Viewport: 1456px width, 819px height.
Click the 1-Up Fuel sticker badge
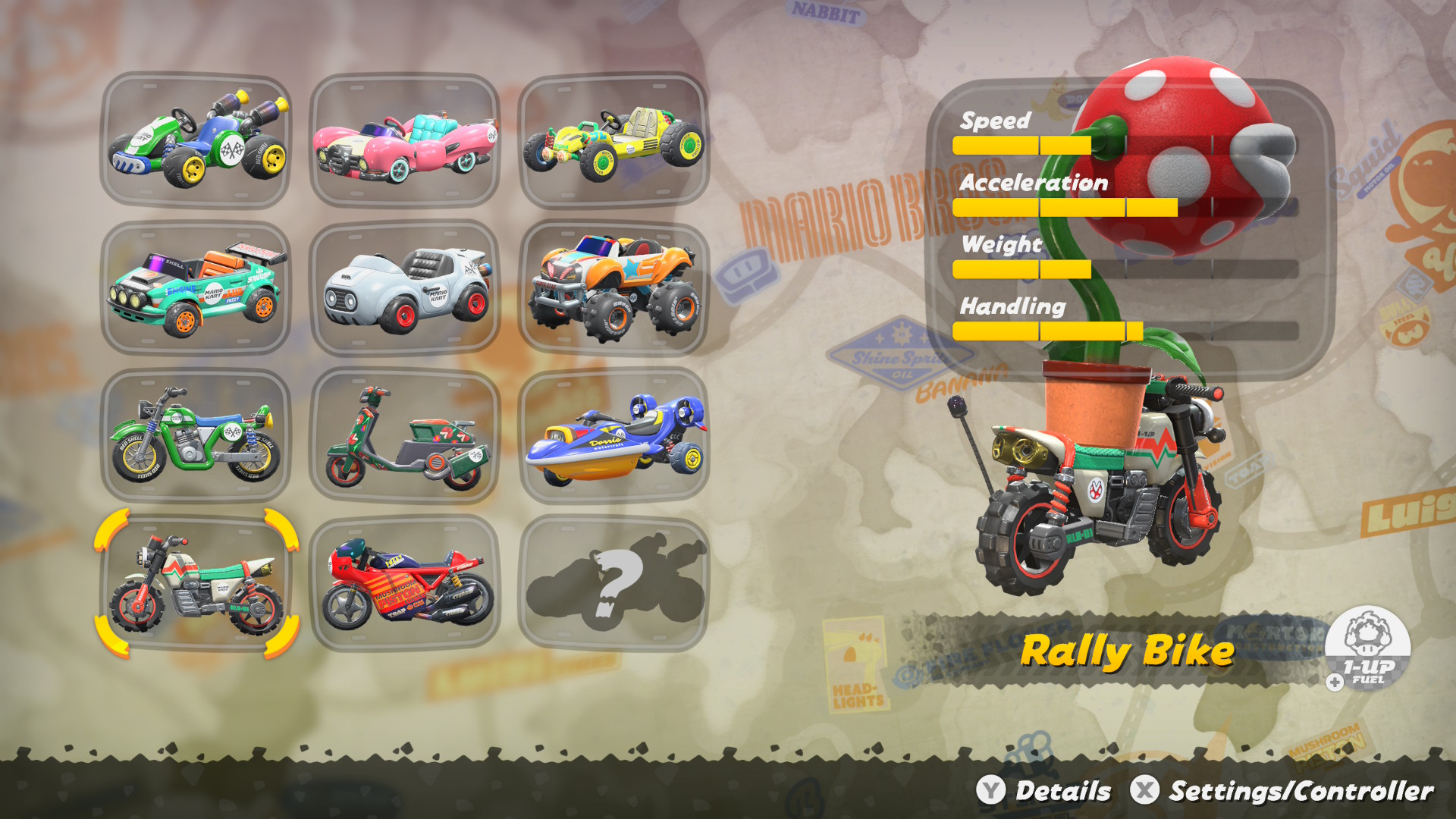[x=1368, y=648]
